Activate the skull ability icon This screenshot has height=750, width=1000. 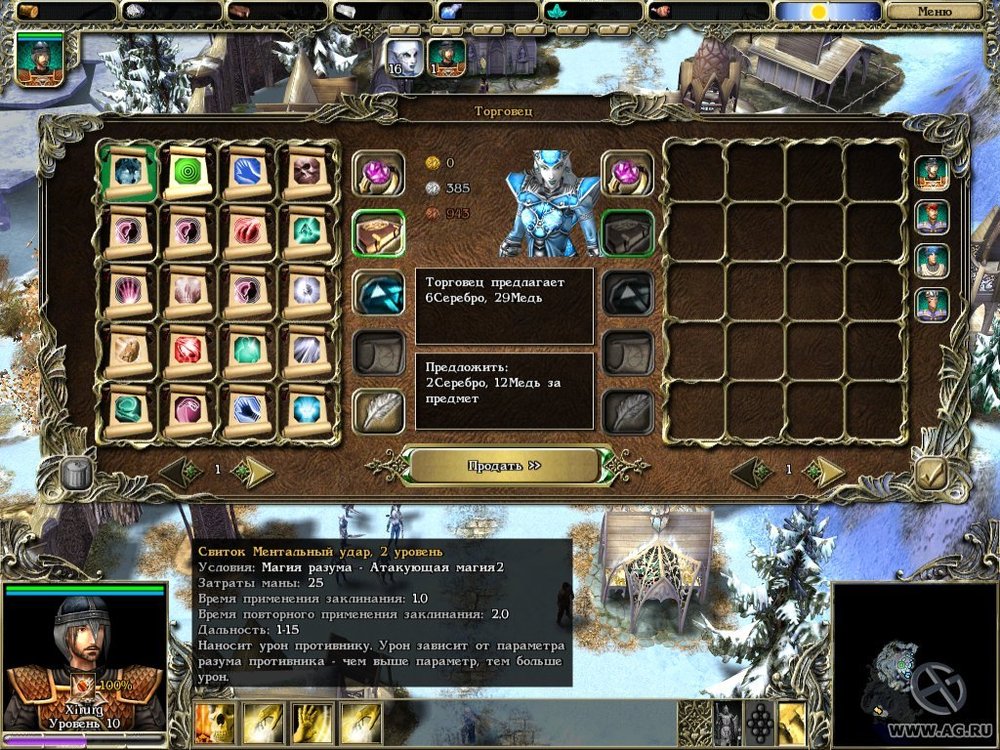tap(215, 723)
